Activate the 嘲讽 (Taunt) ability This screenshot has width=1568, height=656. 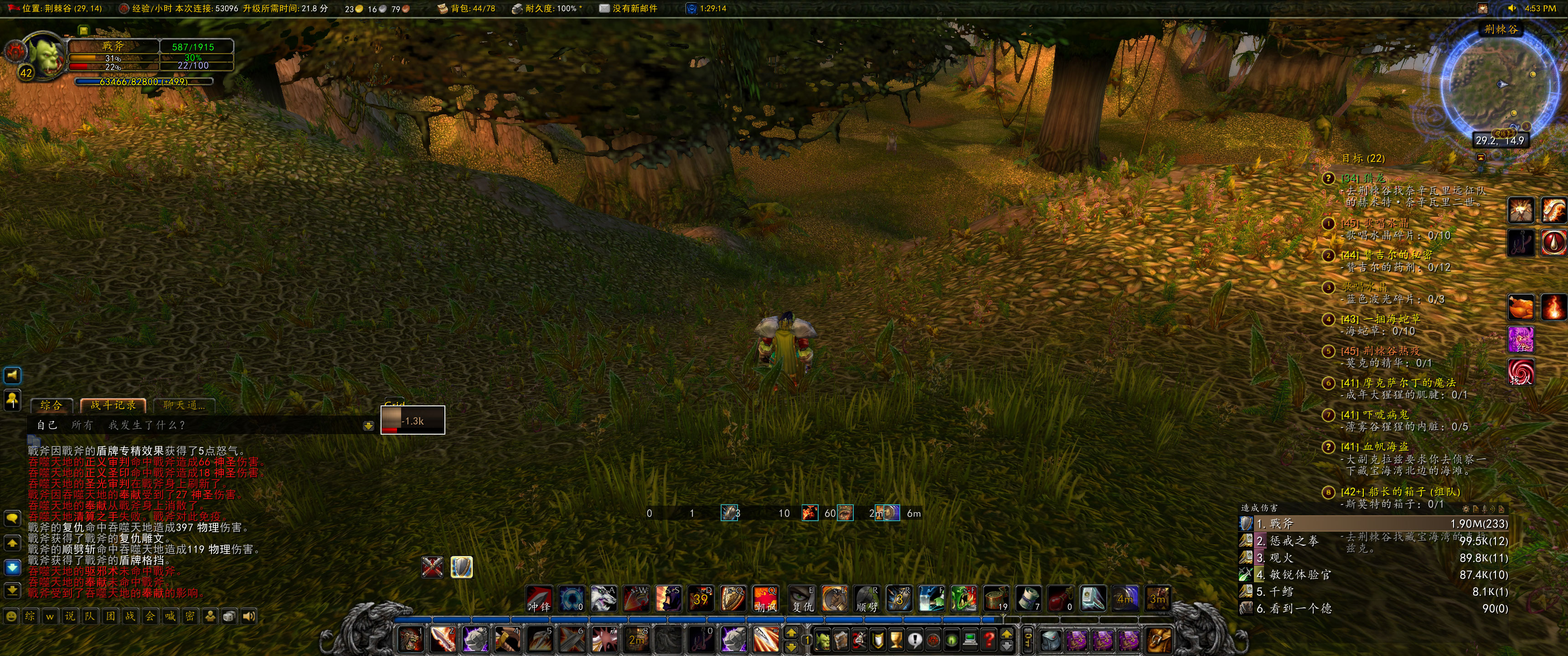point(766,600)
